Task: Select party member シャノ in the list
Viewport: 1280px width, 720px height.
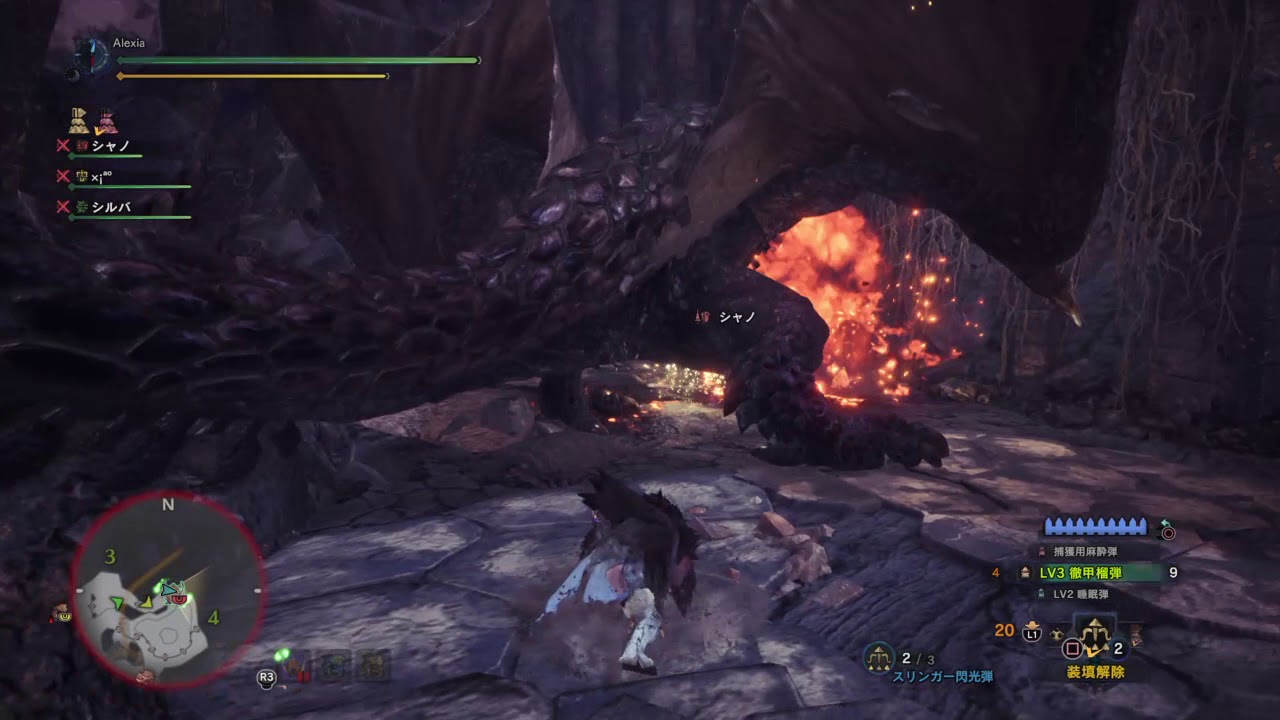Action: 110,146
